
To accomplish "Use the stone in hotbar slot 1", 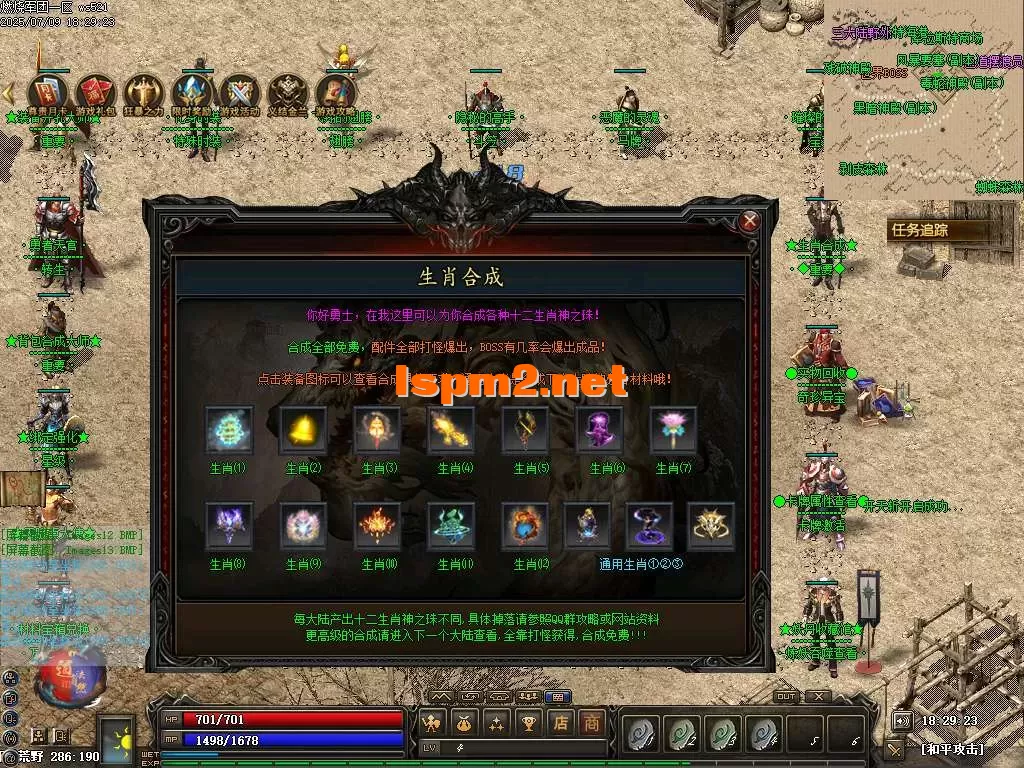I will click(x=639, y=734).
